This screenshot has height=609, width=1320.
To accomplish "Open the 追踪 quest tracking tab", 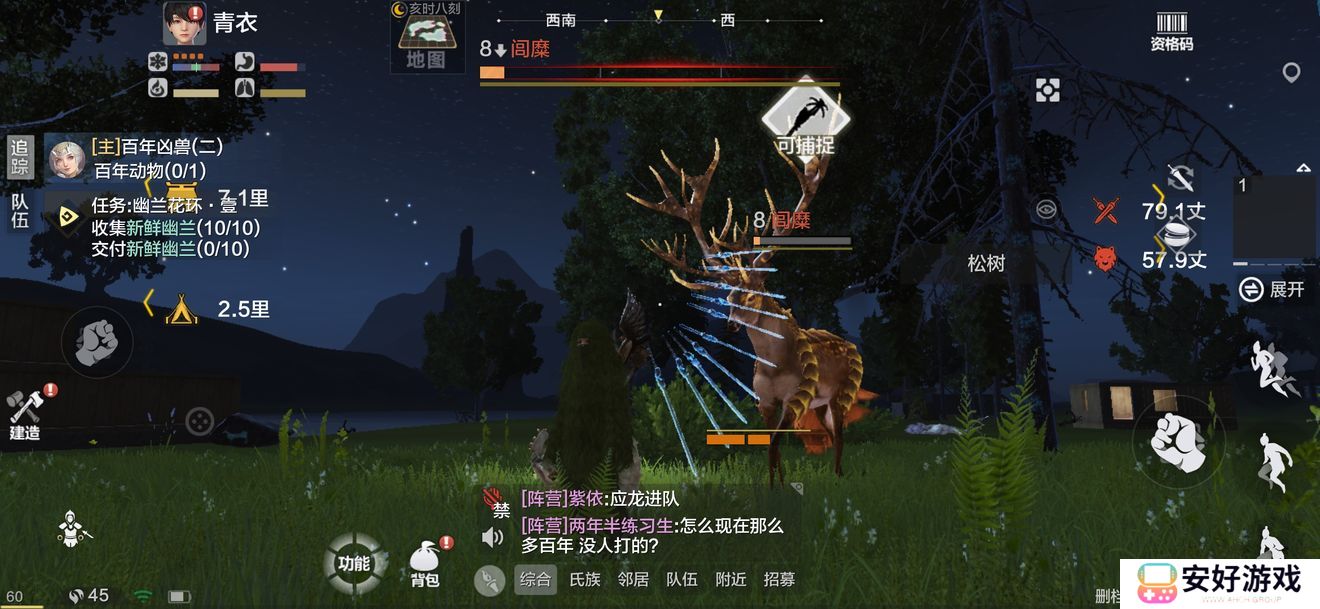I will coord(20,158).
